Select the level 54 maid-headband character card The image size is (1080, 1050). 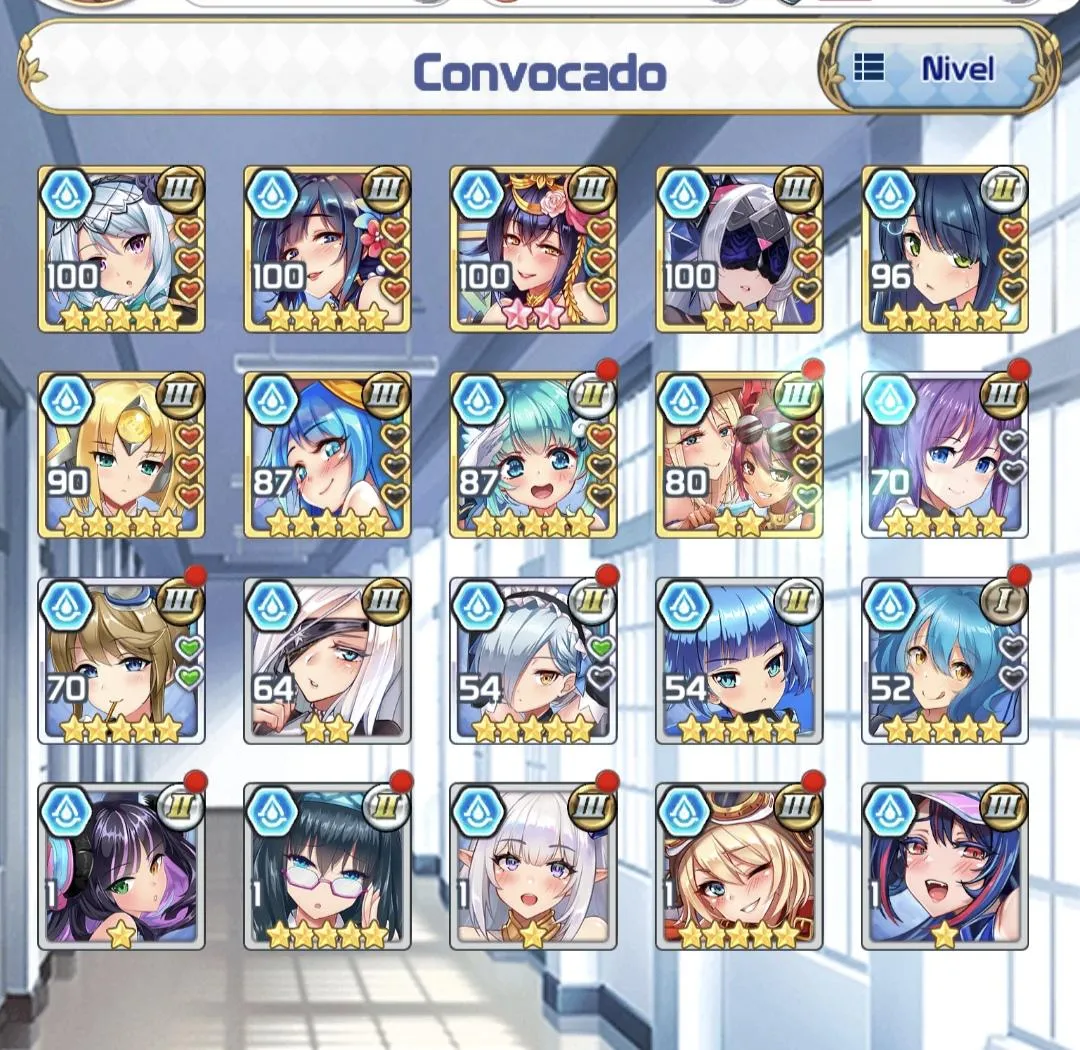tap(533, 661)
